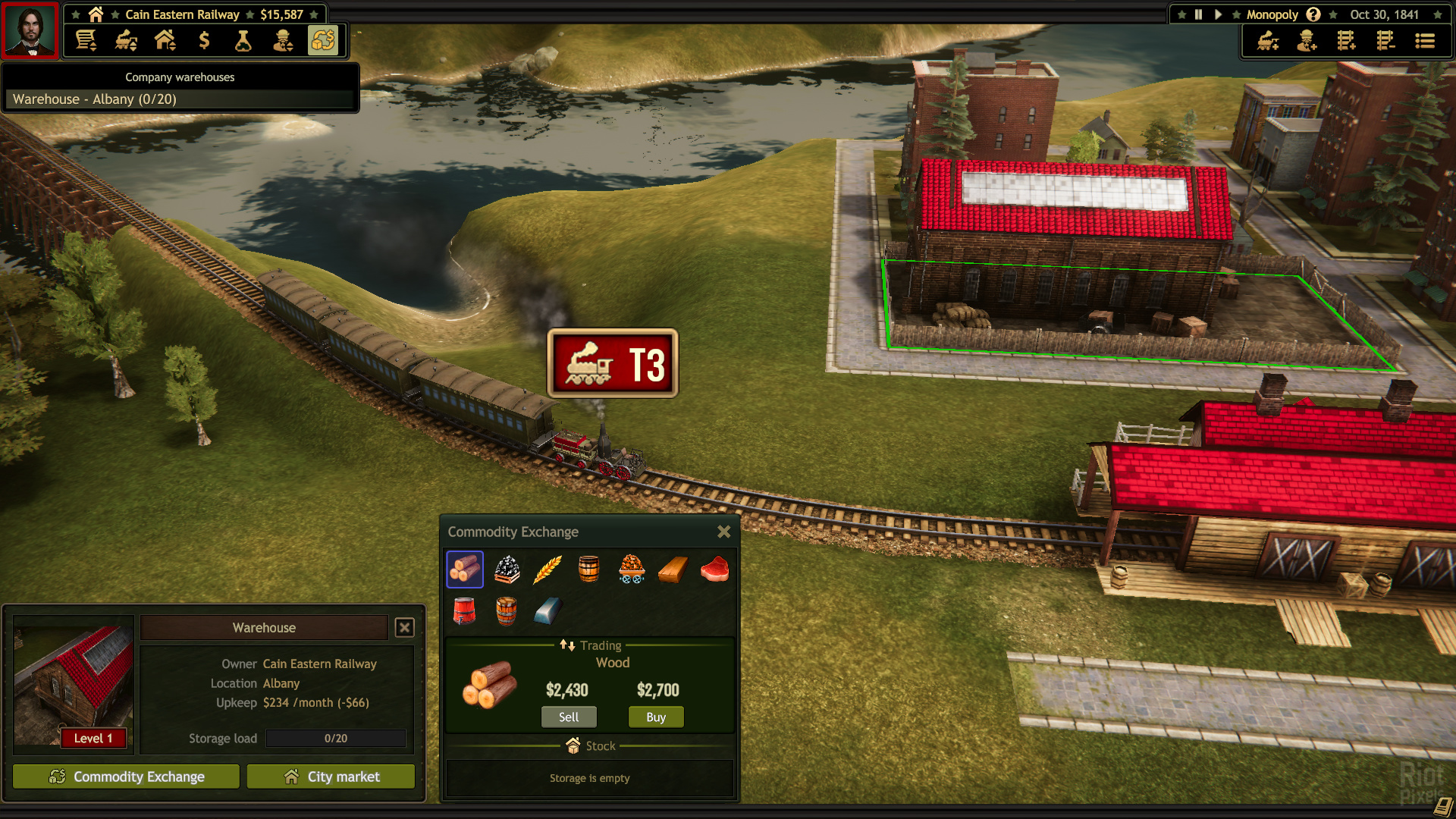
Task: Click the Commodity Exchange button in Warehouse panel
Action: coord(126,777)
